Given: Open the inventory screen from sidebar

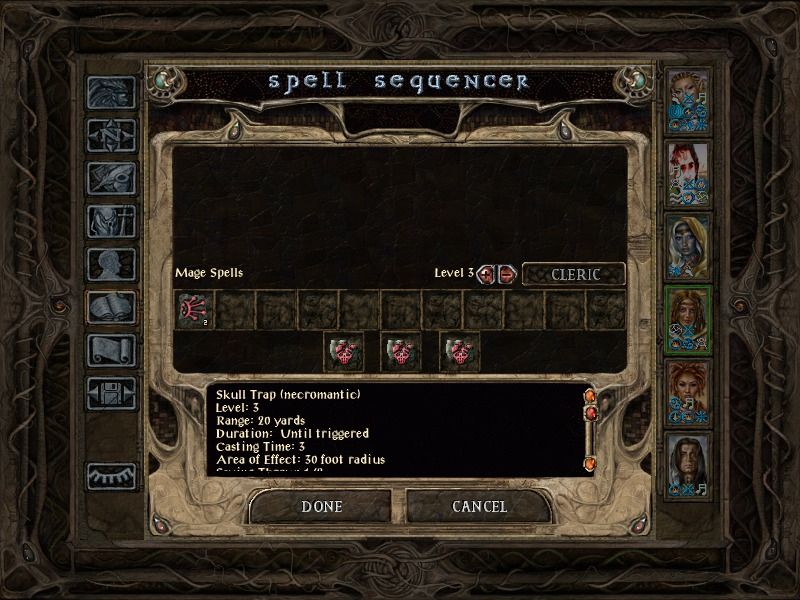Looking at the screenshot, I should tap(111, 221).
